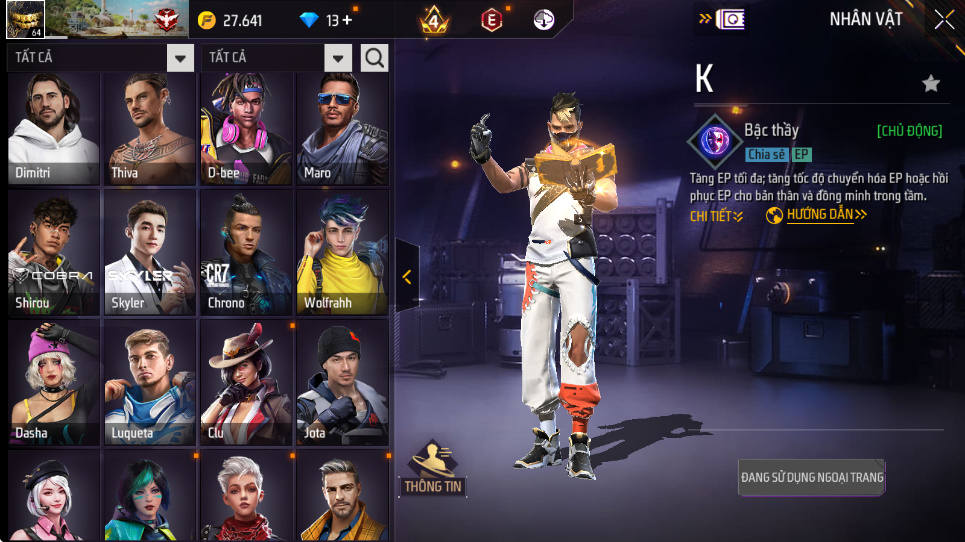Choose the Thiva character tile

pyautogui.click(x=149, y=129)
